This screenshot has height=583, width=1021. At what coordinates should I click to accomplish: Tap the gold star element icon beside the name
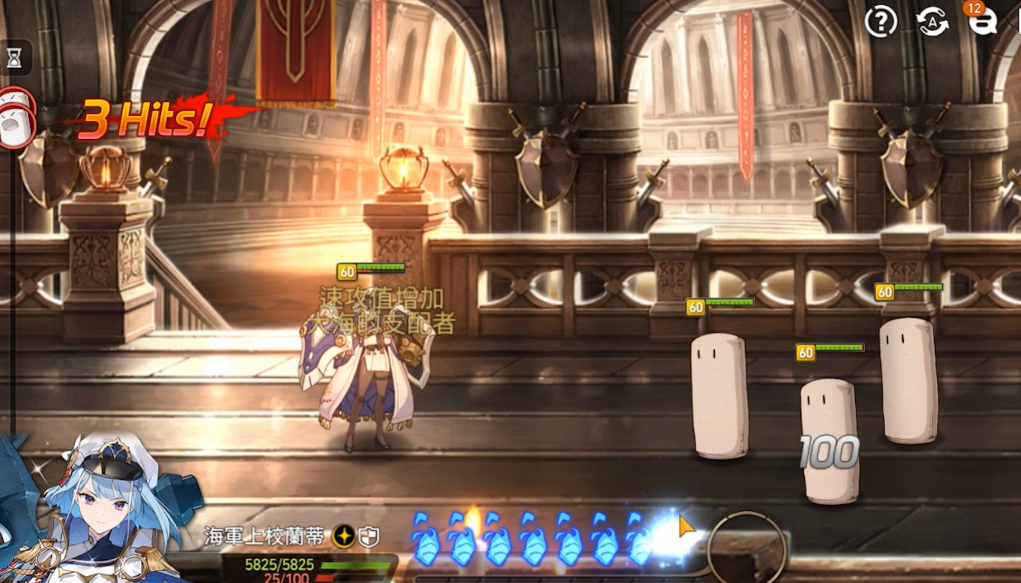(344, 536)
